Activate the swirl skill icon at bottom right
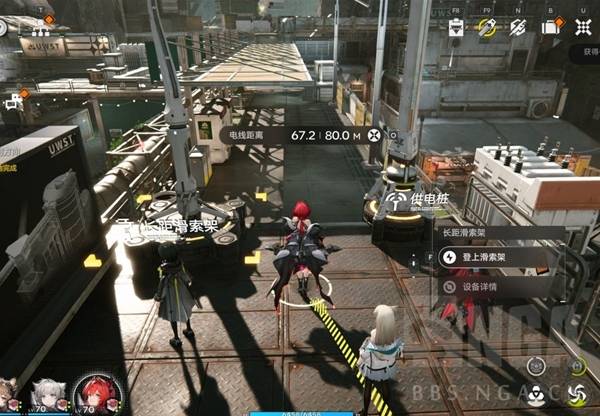 577,393
